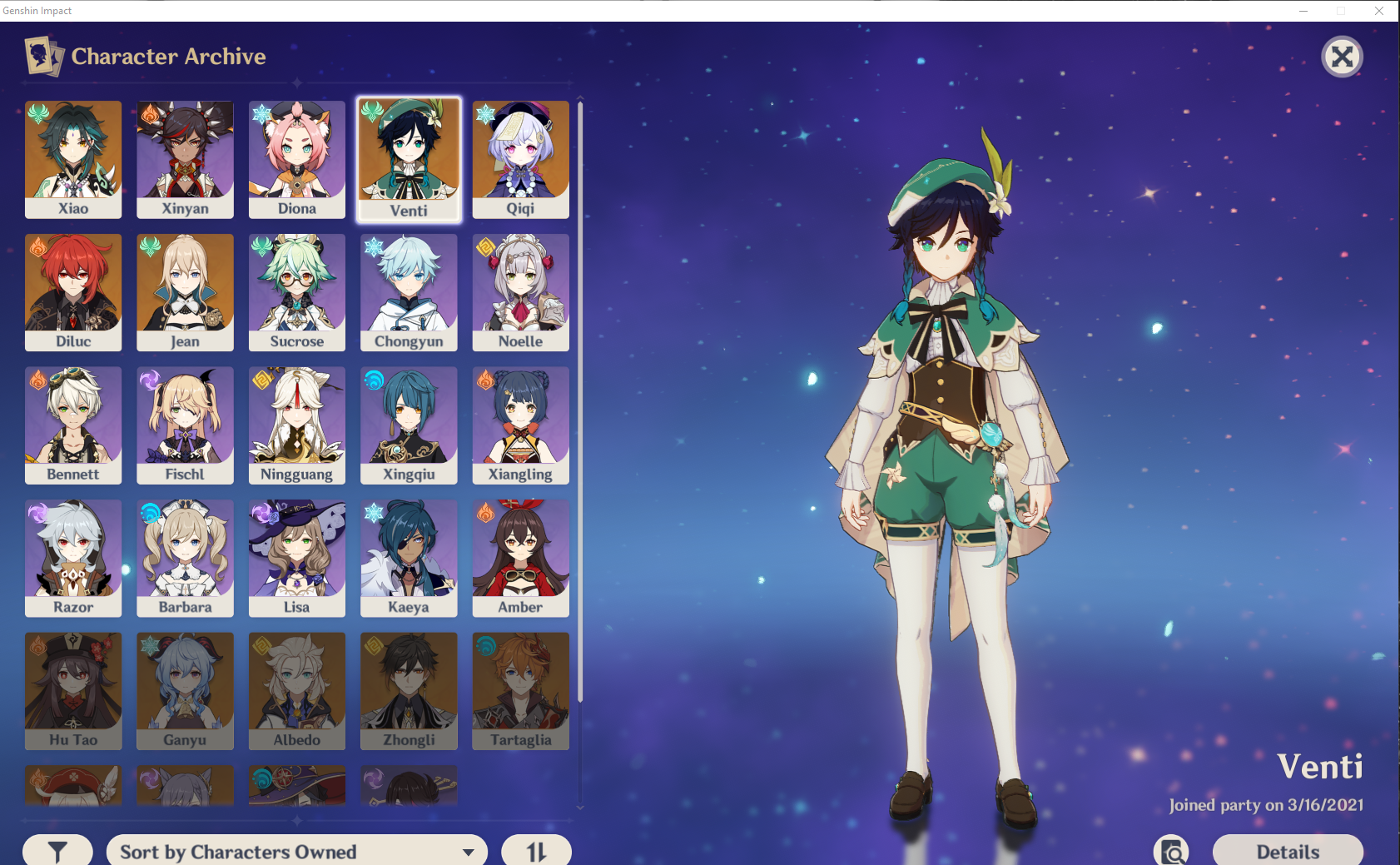The image size is (1400, 865).
Task: Click Noelle's character tile
Action: click(520, 292)
